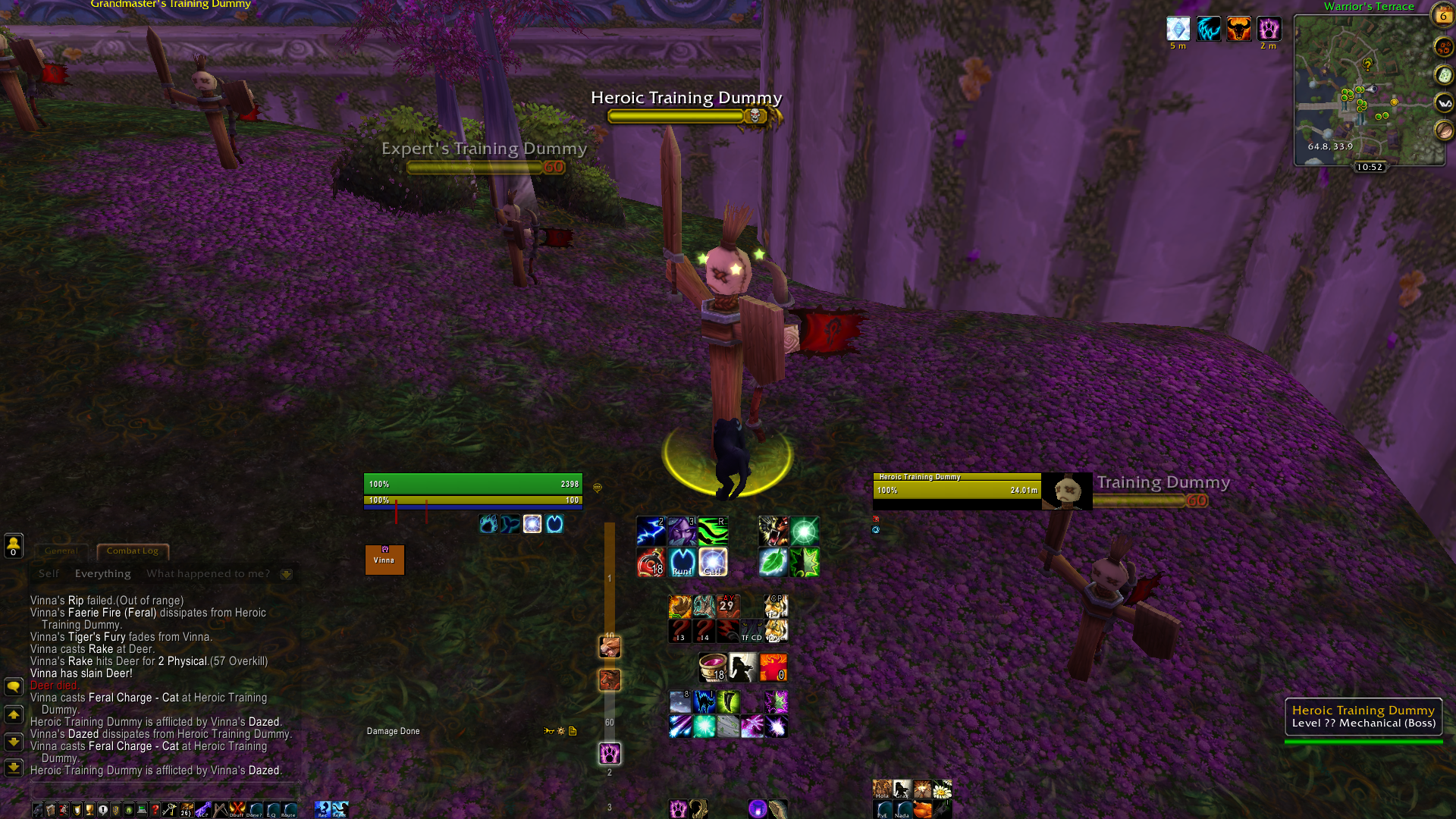Open the minimap calendar button showing 6

click(1442, 14)
